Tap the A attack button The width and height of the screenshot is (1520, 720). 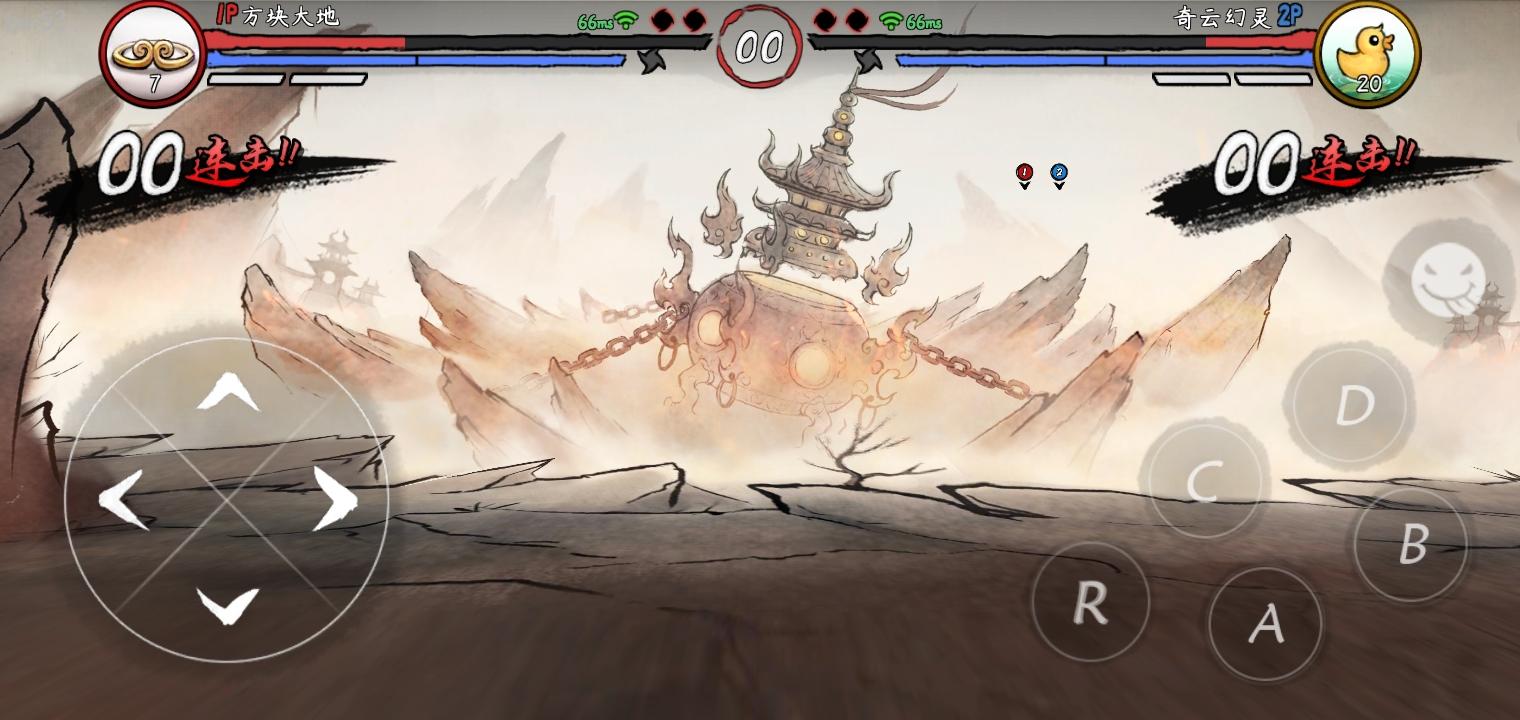click(1265, 623)
